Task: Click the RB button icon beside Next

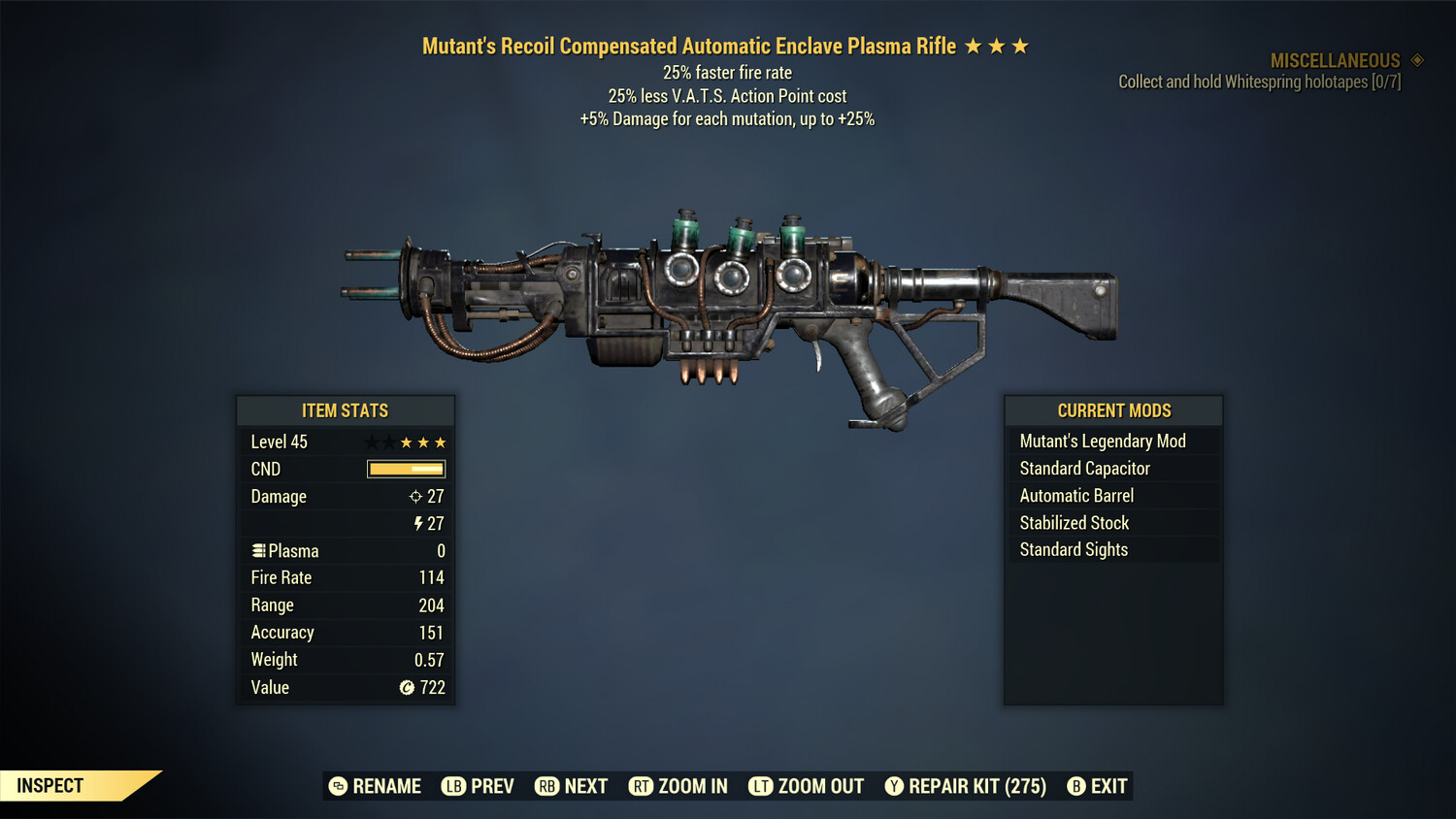Action: pos(546,786)
